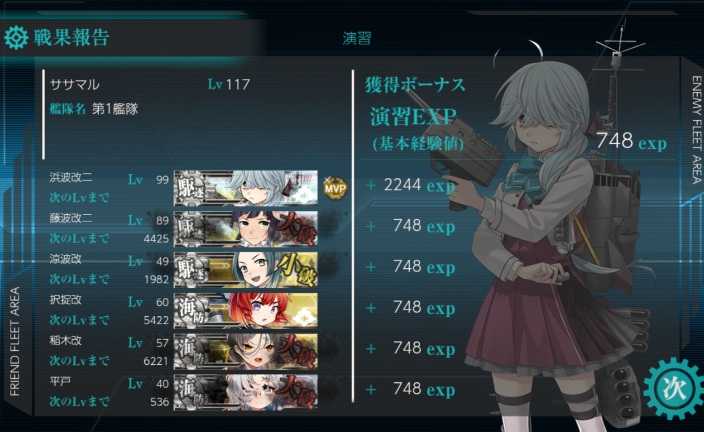This screenshot has width=704, height=432.
Task: Select the red-haired 択捉改 banner
Action: [x=246, y=307]
